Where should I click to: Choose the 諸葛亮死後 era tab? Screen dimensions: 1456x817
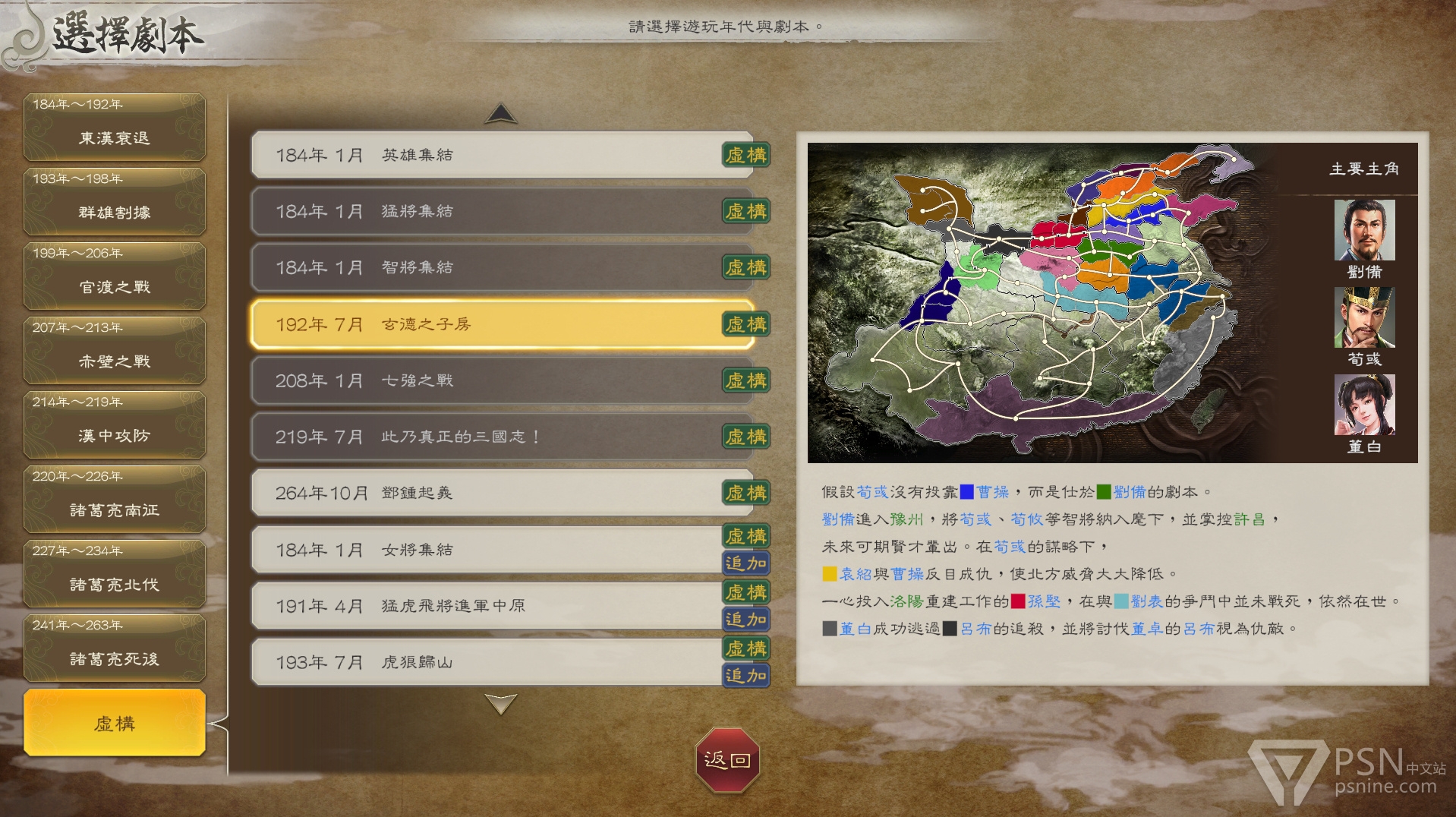tap(115, 648)
